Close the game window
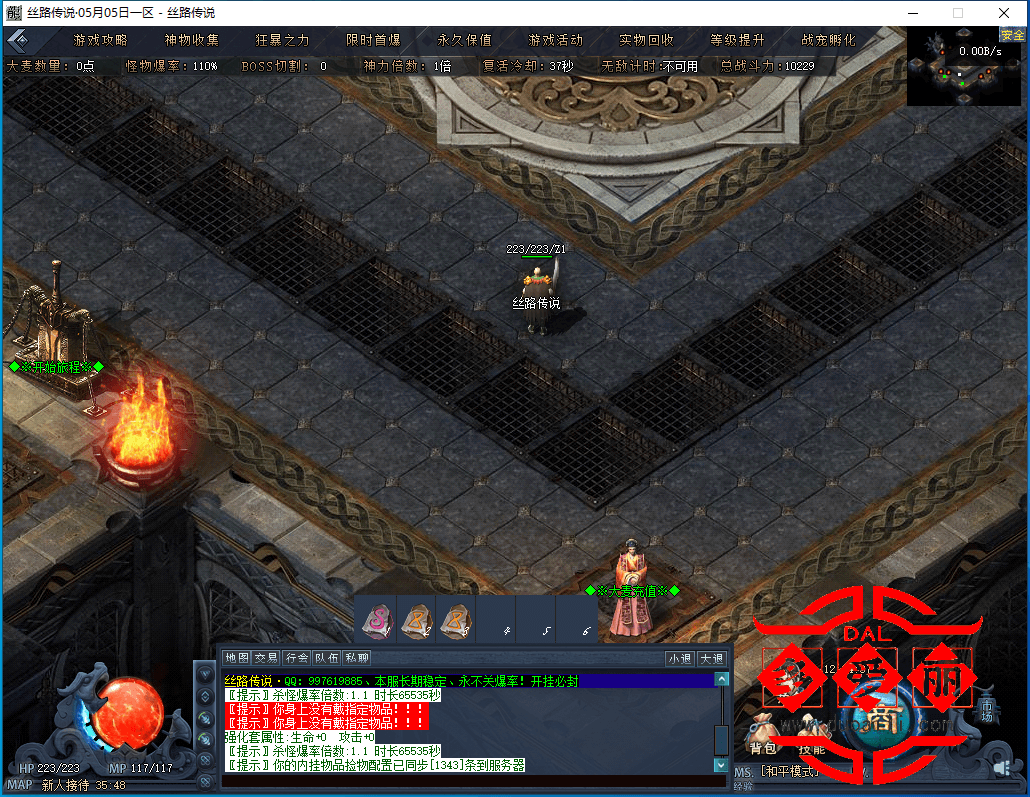 click(x=1003, y=13)
